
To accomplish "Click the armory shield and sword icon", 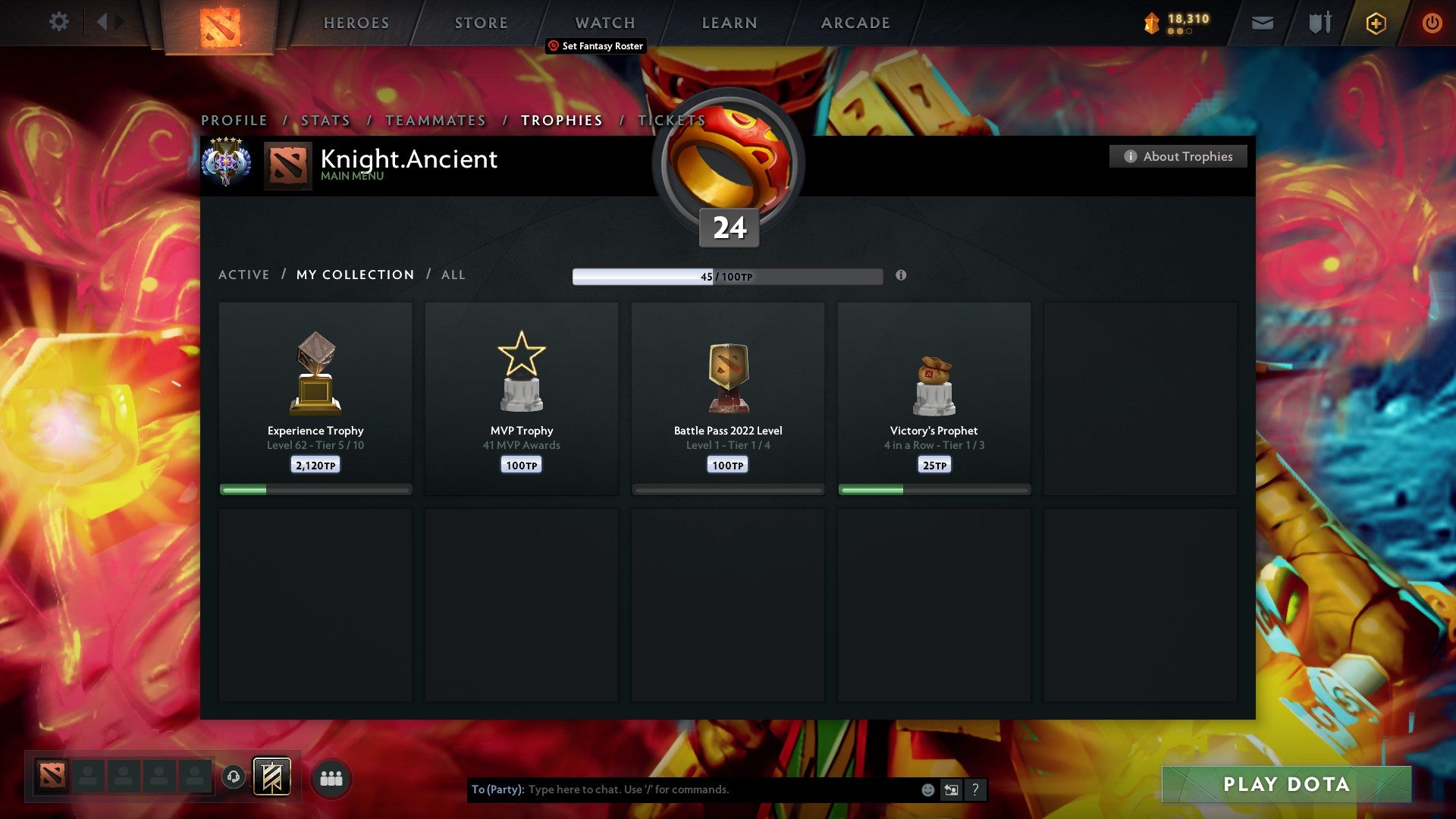I will pyautogui.click(x=1319, y=23).
